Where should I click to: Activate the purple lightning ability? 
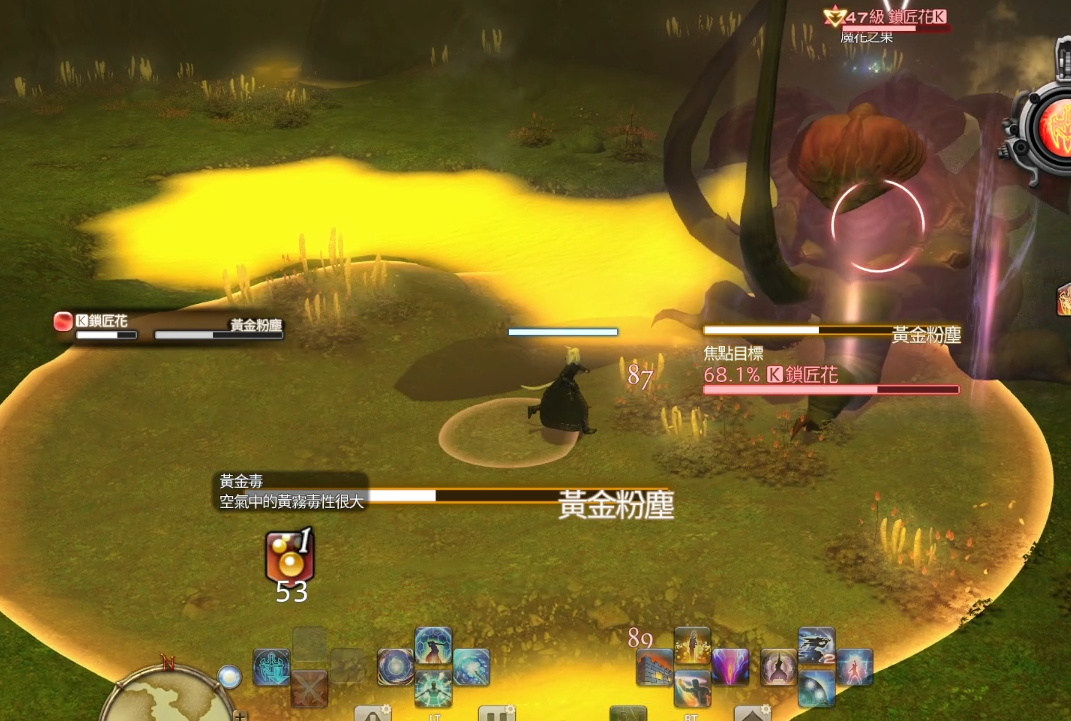[x=730, y=667]
